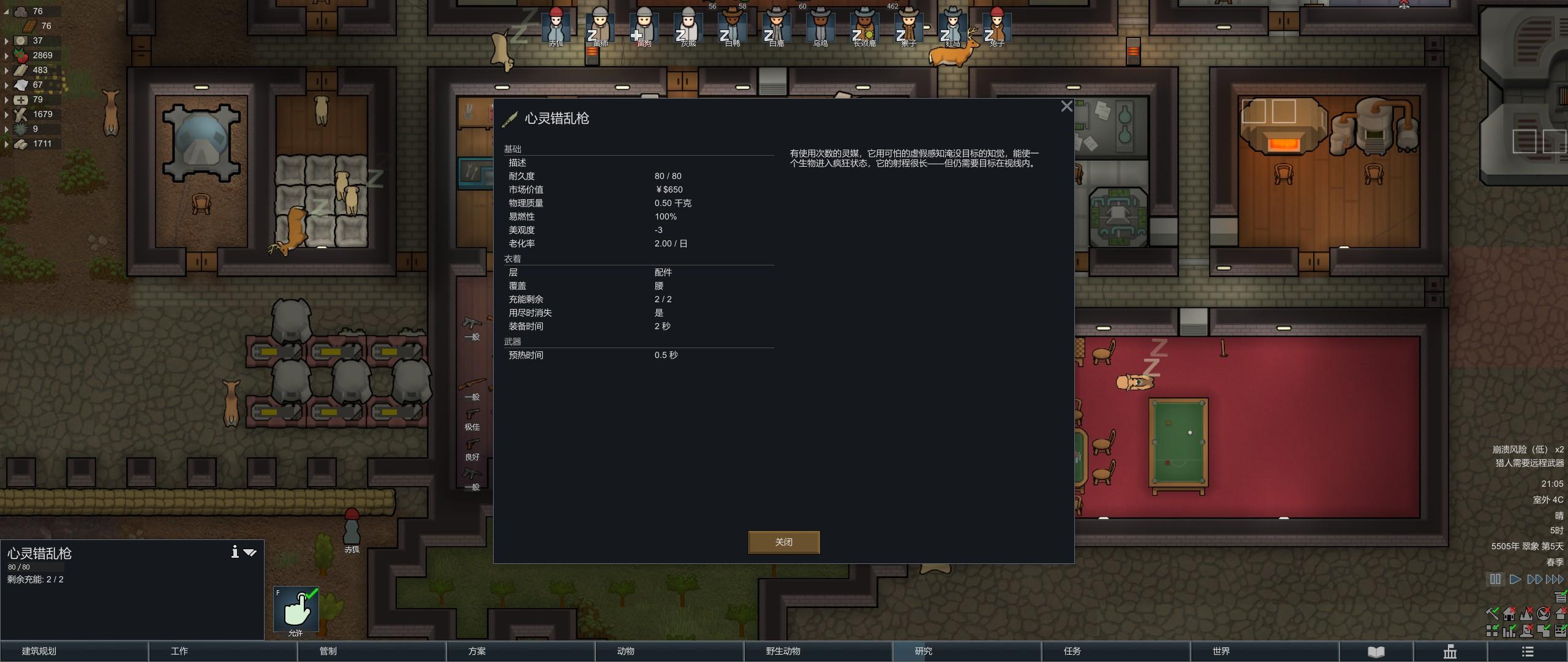Select the triple-speed playback icon
Screen dimensions: 1568x662
(1555, 579)
